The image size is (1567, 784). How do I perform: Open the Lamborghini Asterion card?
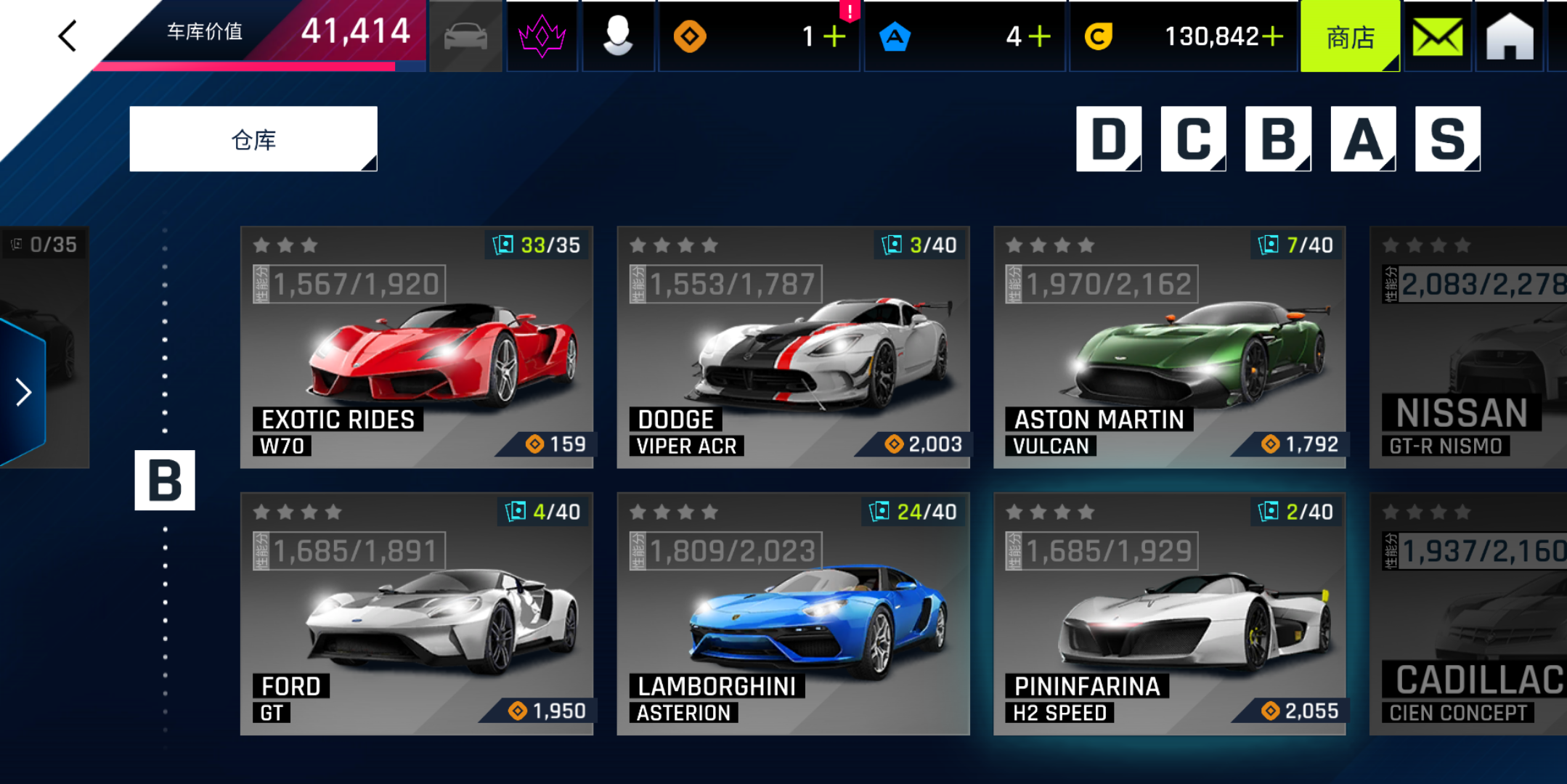click(x=793, y=614)
